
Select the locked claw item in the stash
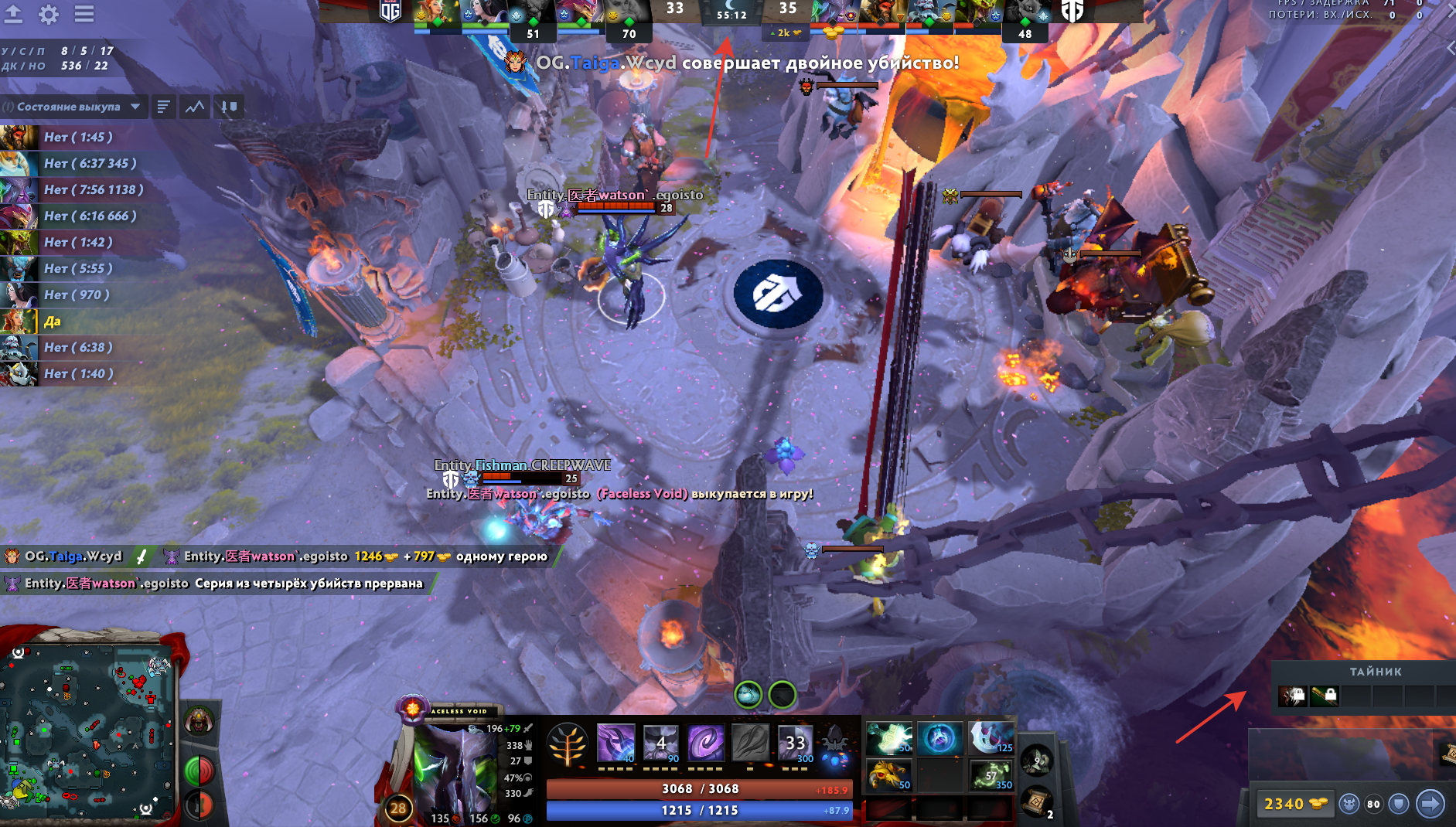[x=1292, y=696]
